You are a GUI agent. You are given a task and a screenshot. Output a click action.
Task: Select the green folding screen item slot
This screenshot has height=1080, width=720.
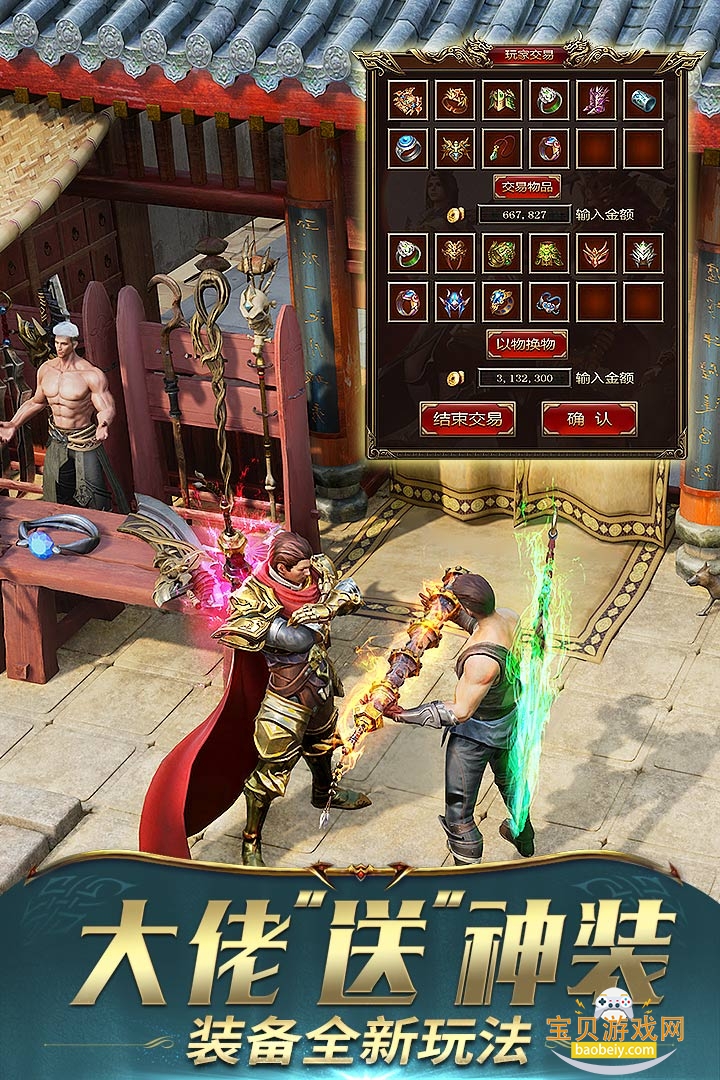[x=502, y=100]
